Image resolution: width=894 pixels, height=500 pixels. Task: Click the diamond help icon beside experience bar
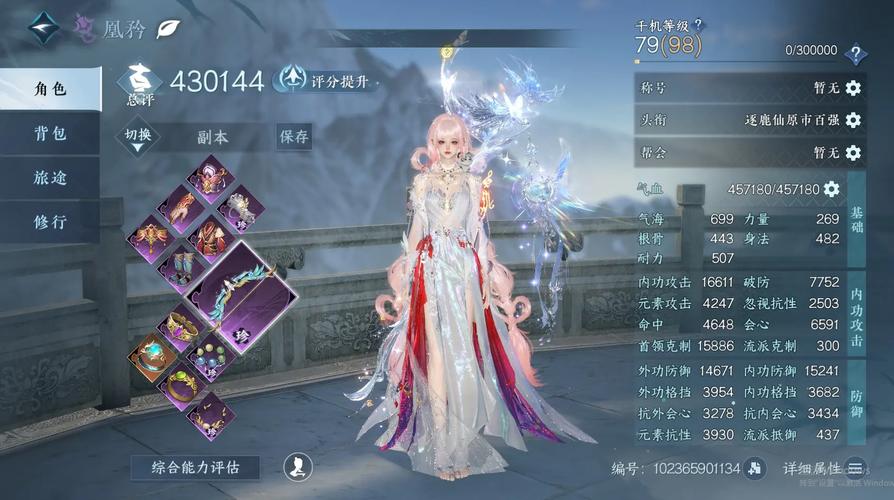(x=855, y=54)
